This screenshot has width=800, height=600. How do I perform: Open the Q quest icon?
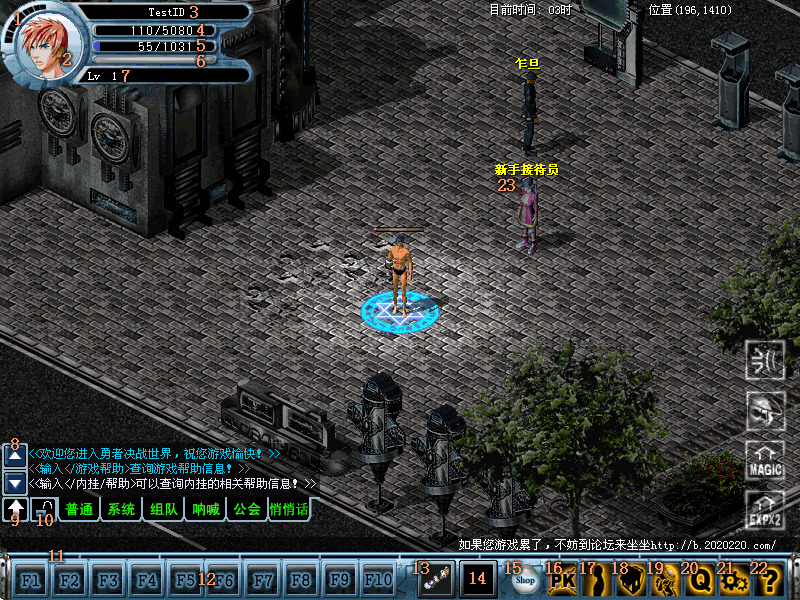pos(701,580)
